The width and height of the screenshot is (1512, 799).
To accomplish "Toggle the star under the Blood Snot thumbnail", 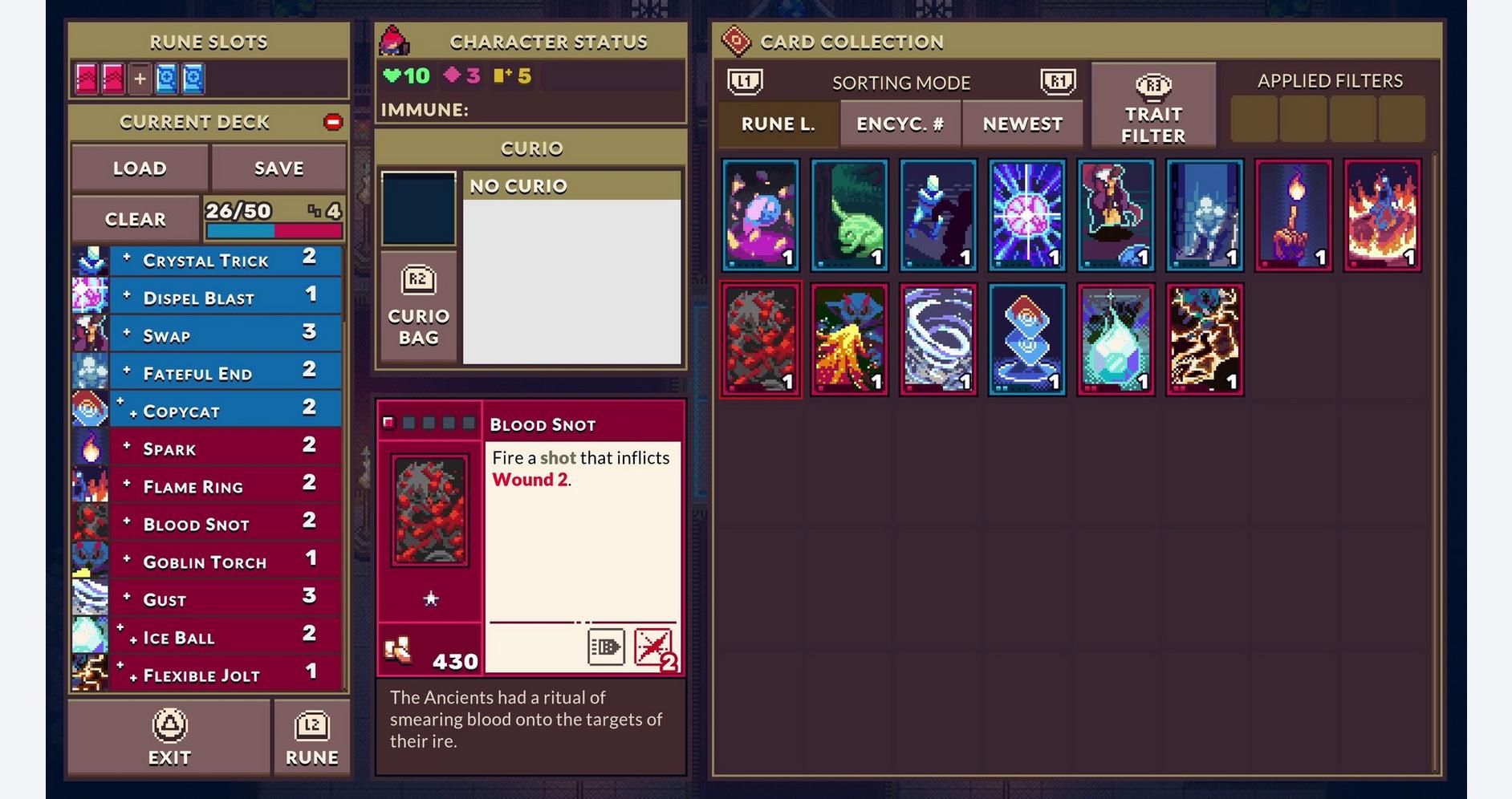I will [x=431, y=598].
